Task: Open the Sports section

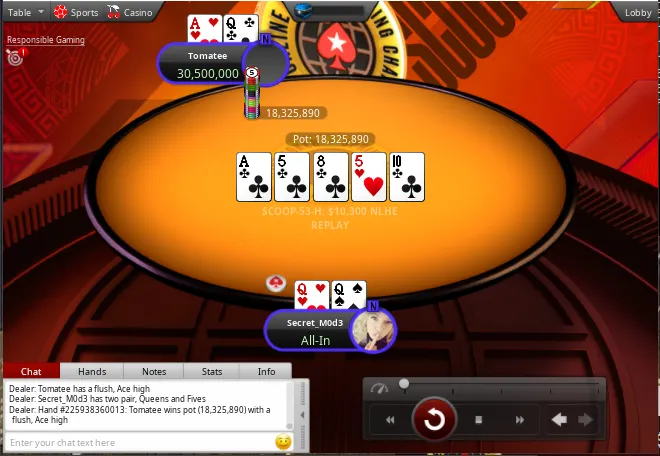Action: pyautogui.click(x=76, y=12)
